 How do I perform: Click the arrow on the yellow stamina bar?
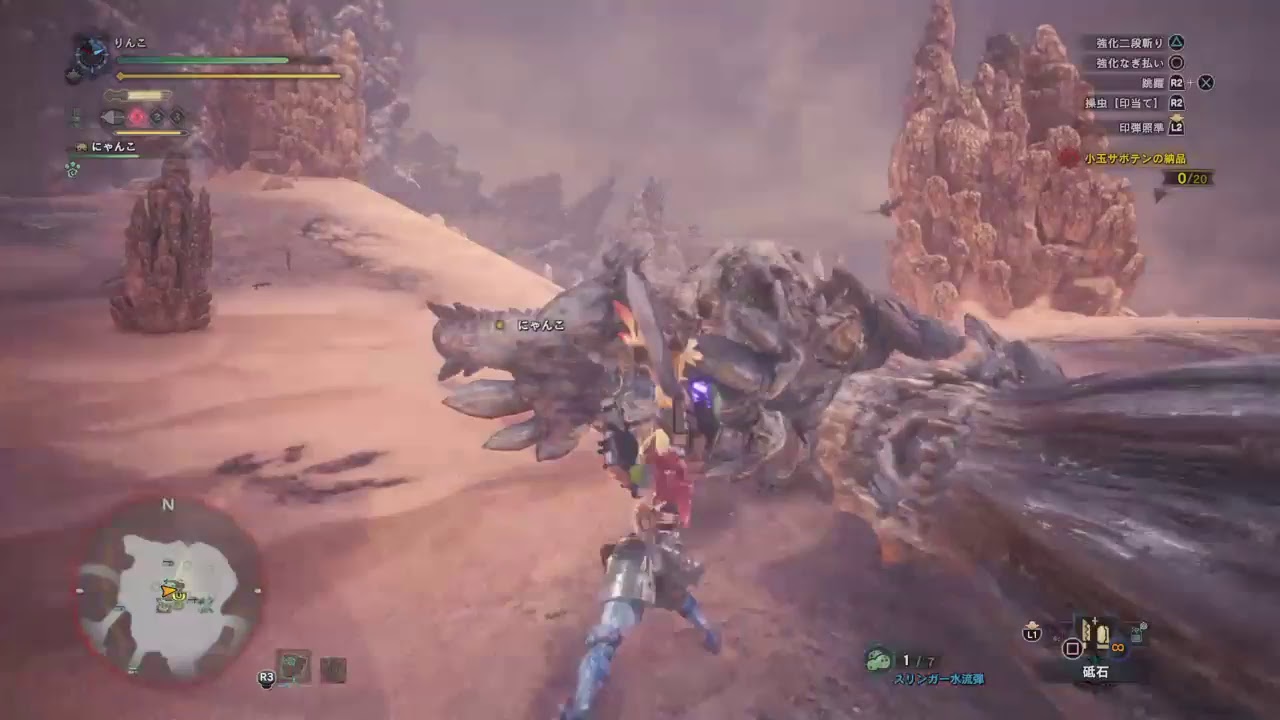coord(120,75)
